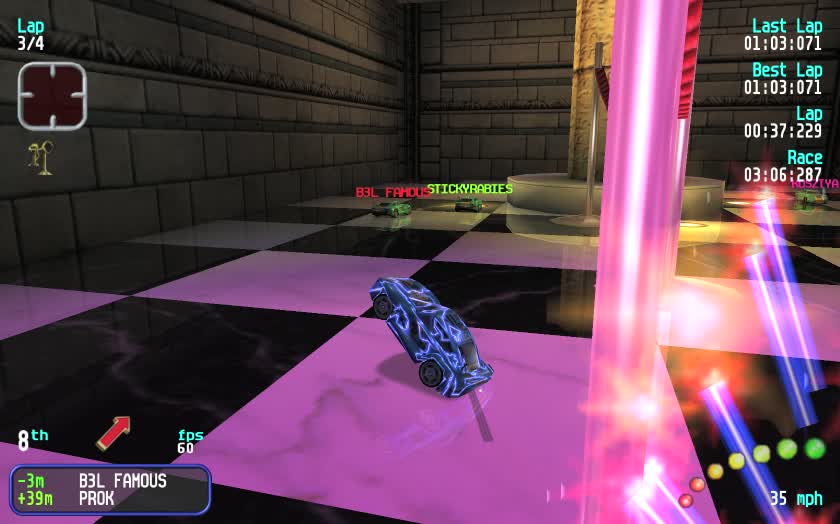Click the green STICKYRABIES name tag
The height and width of the screenshot is (524, 840).
pos(470,188)
